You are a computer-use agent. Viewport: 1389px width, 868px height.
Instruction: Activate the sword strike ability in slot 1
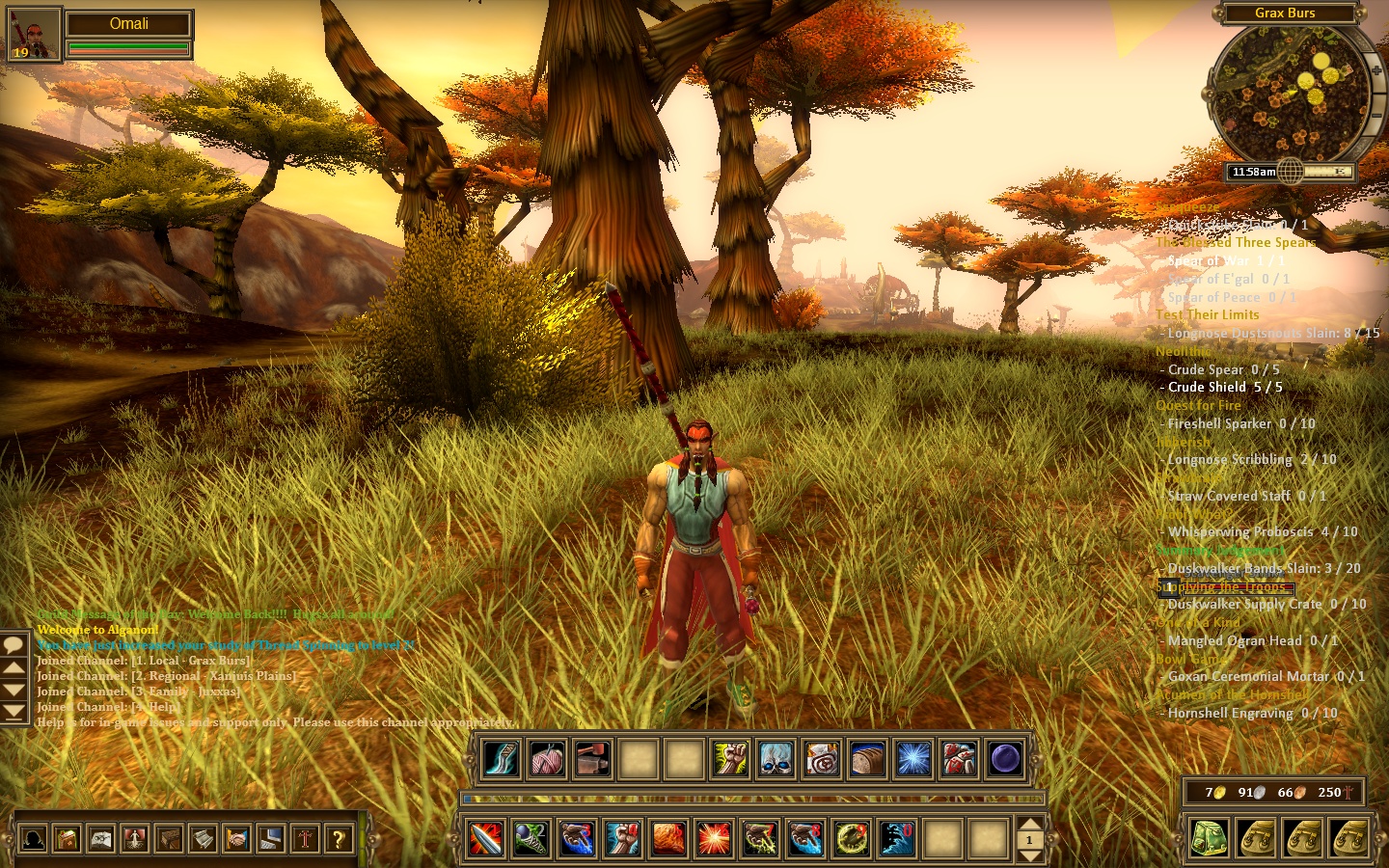click(485, 839)
